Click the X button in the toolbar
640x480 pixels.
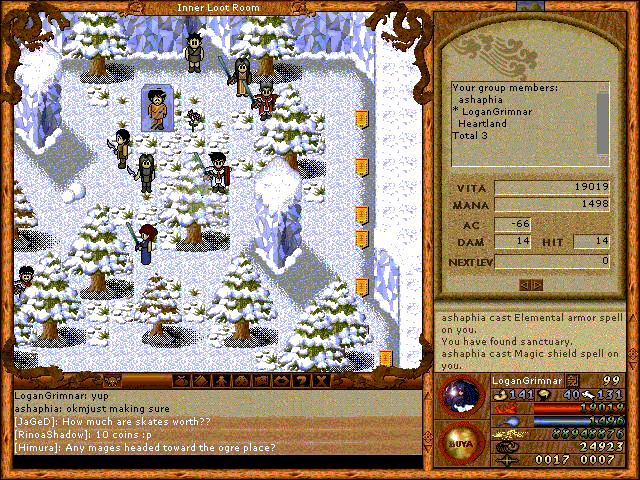point(324,381)
